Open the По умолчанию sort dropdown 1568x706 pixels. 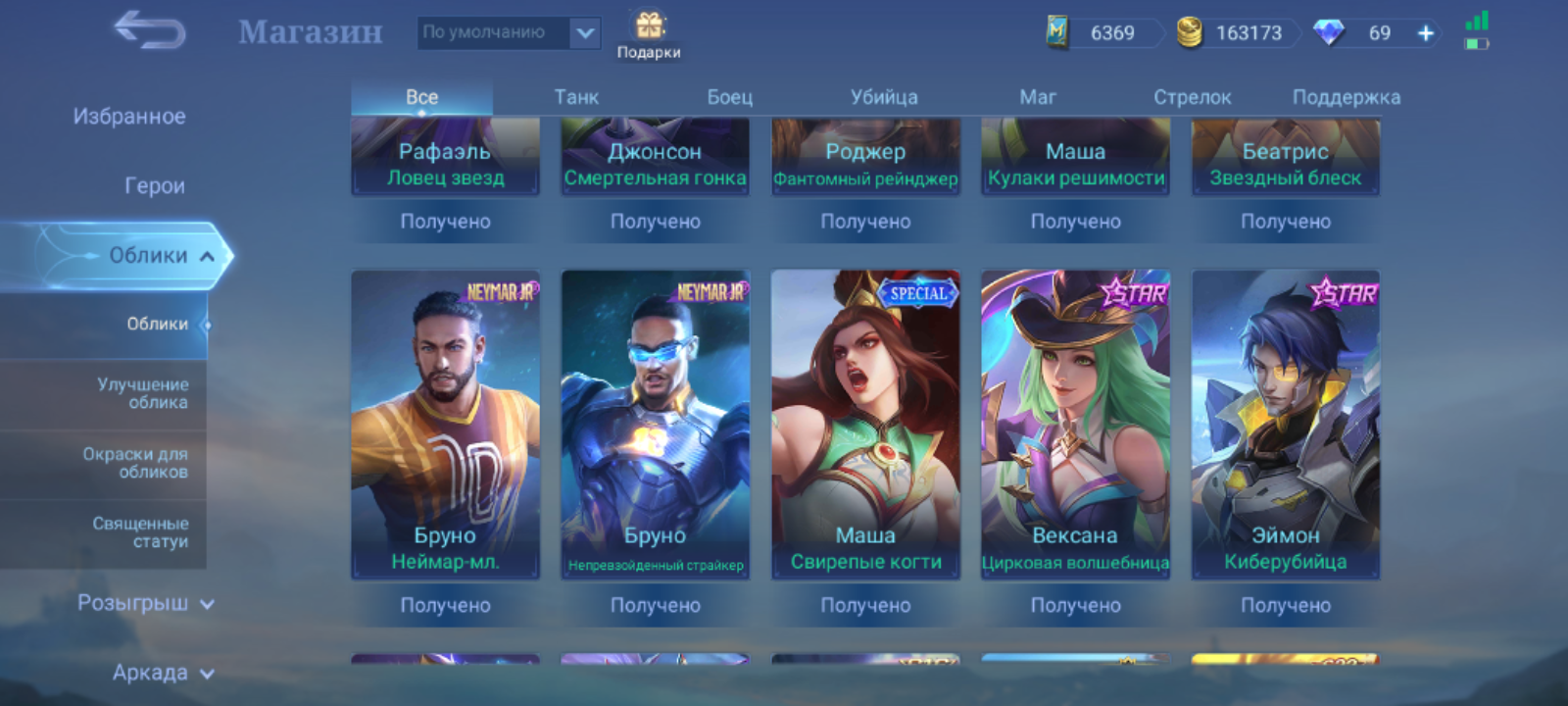pos(508,32)
